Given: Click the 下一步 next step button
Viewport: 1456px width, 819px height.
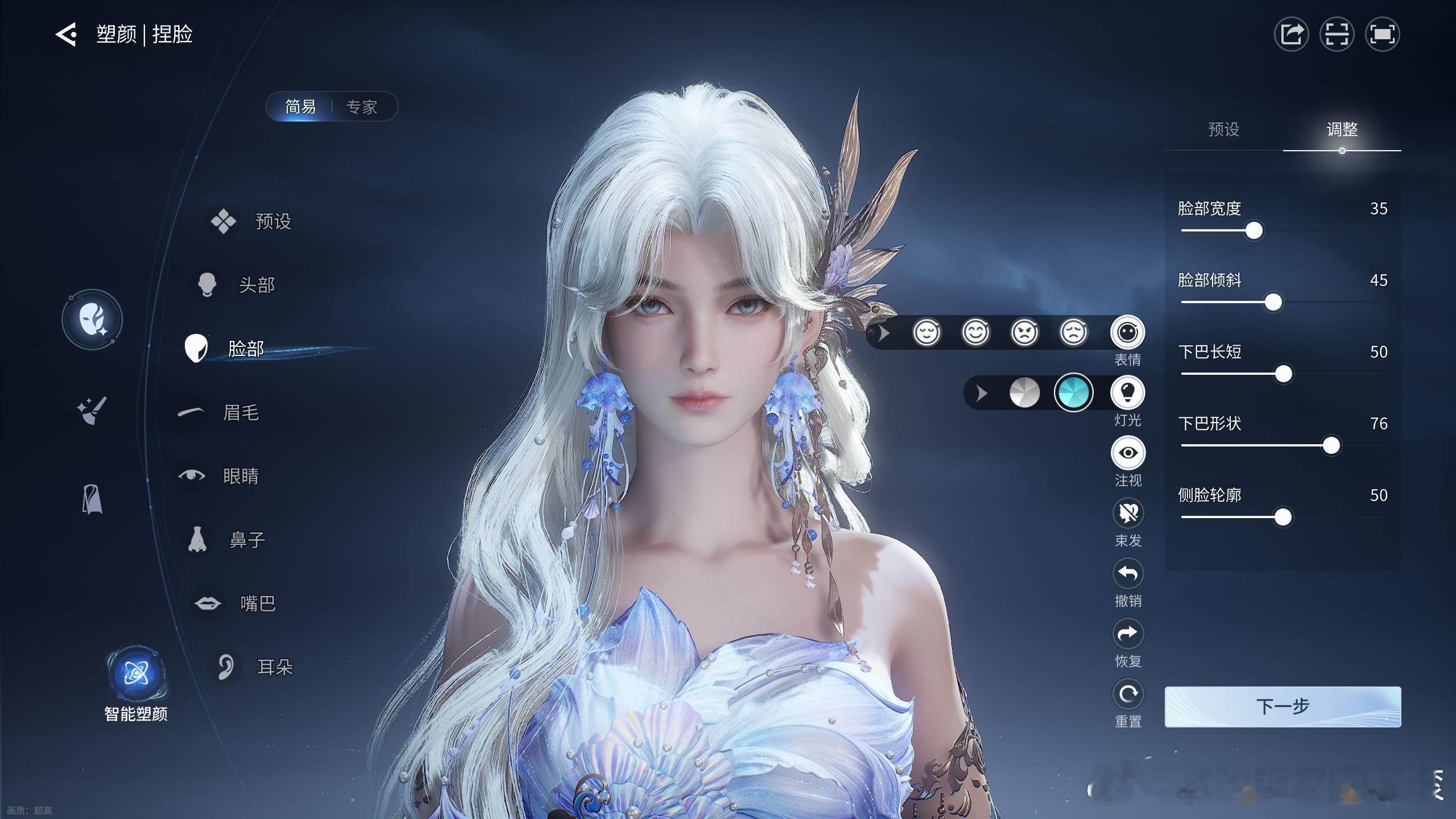Looking at the screenshot, I should click(1283, 706).
